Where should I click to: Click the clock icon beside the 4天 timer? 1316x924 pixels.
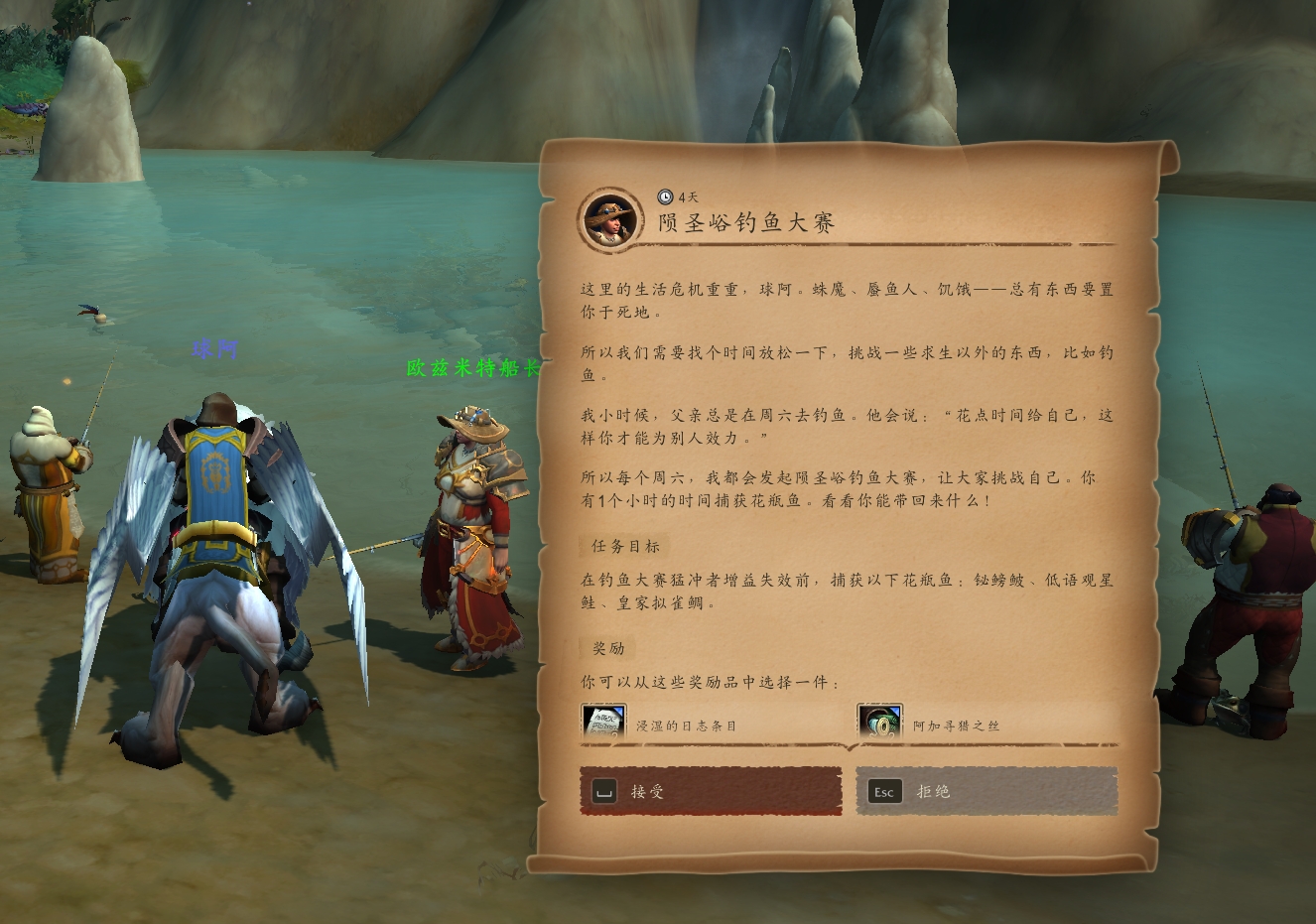tap(665, 196)
